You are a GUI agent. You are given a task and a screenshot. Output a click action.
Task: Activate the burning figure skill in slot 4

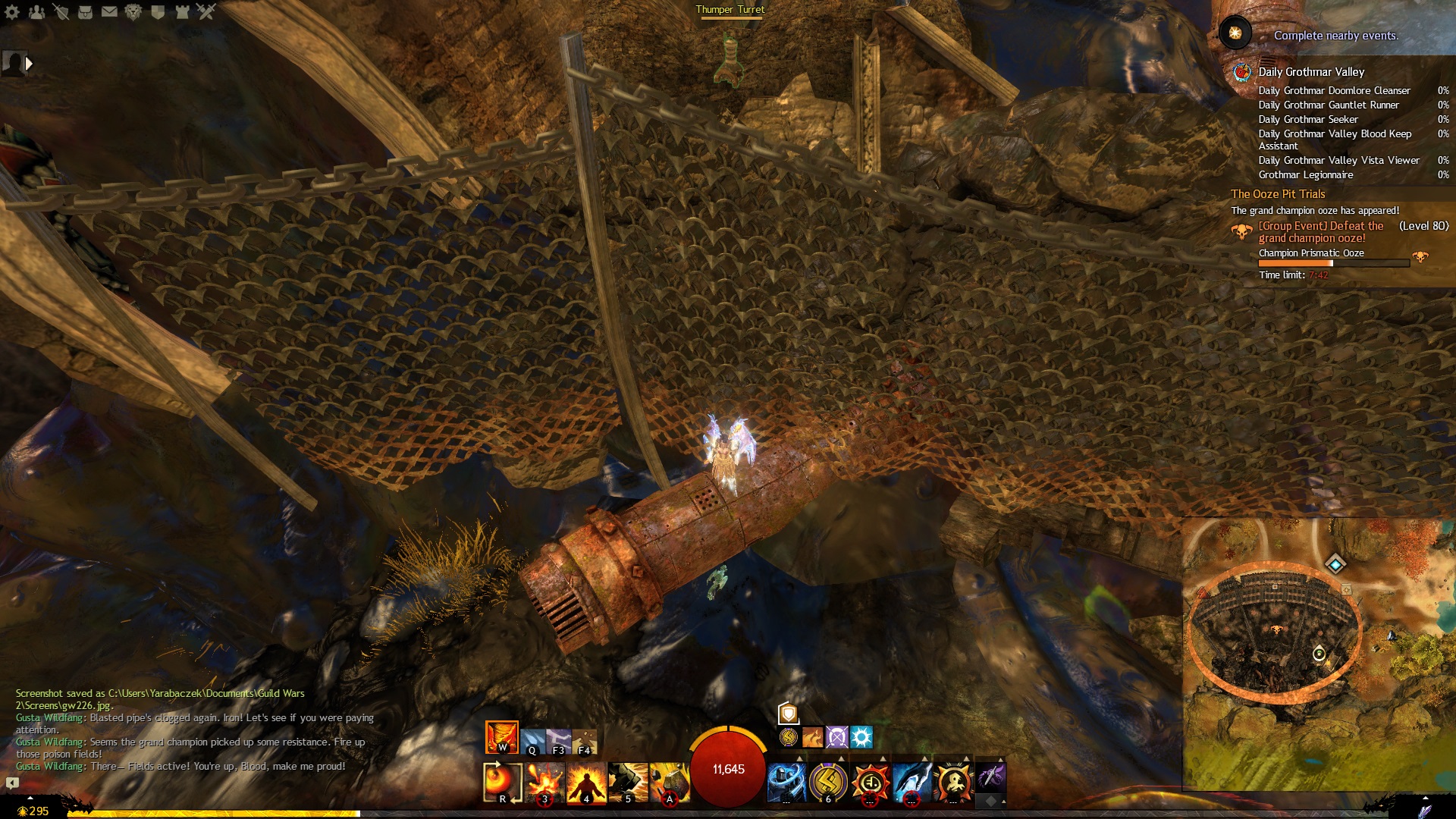pos(586,782)
